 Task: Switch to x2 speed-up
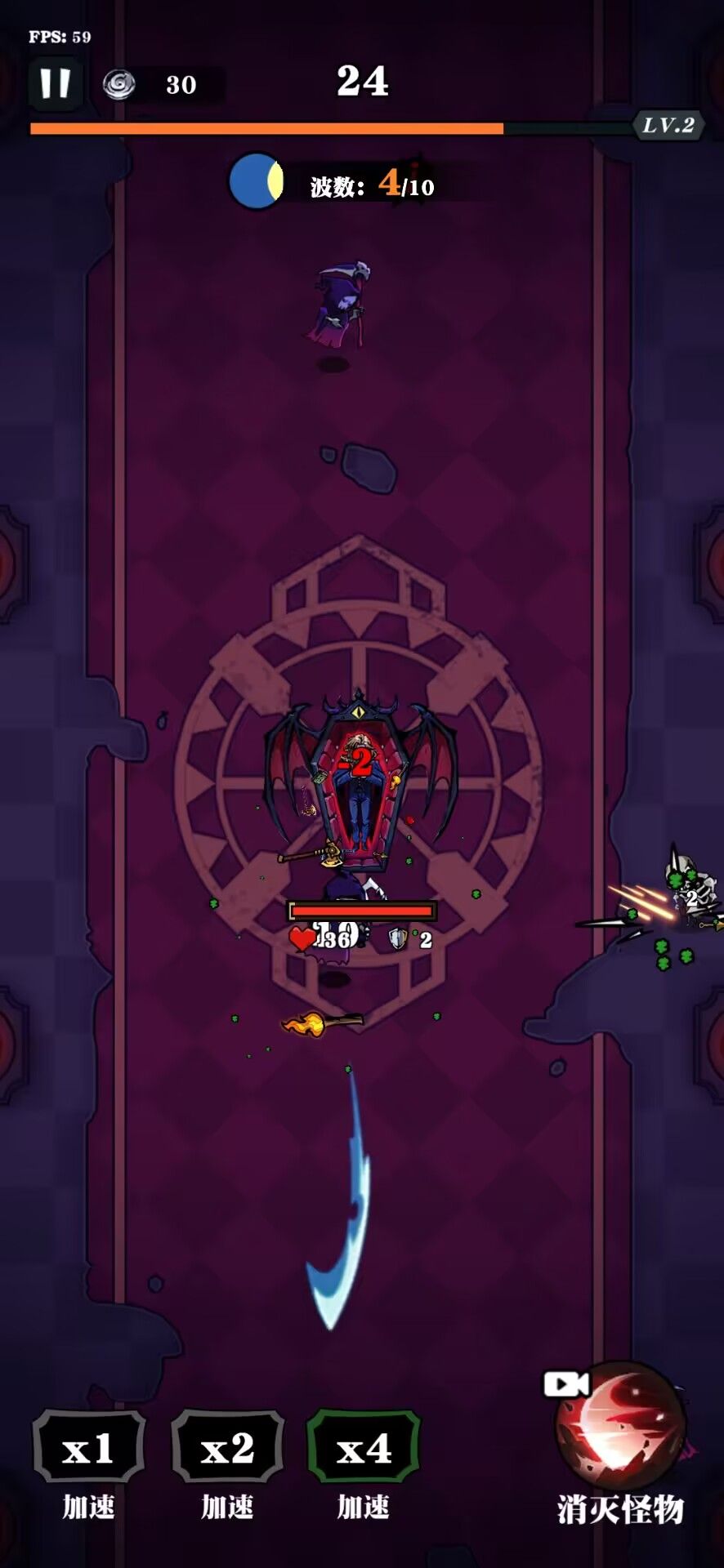tap(227, 1449)
